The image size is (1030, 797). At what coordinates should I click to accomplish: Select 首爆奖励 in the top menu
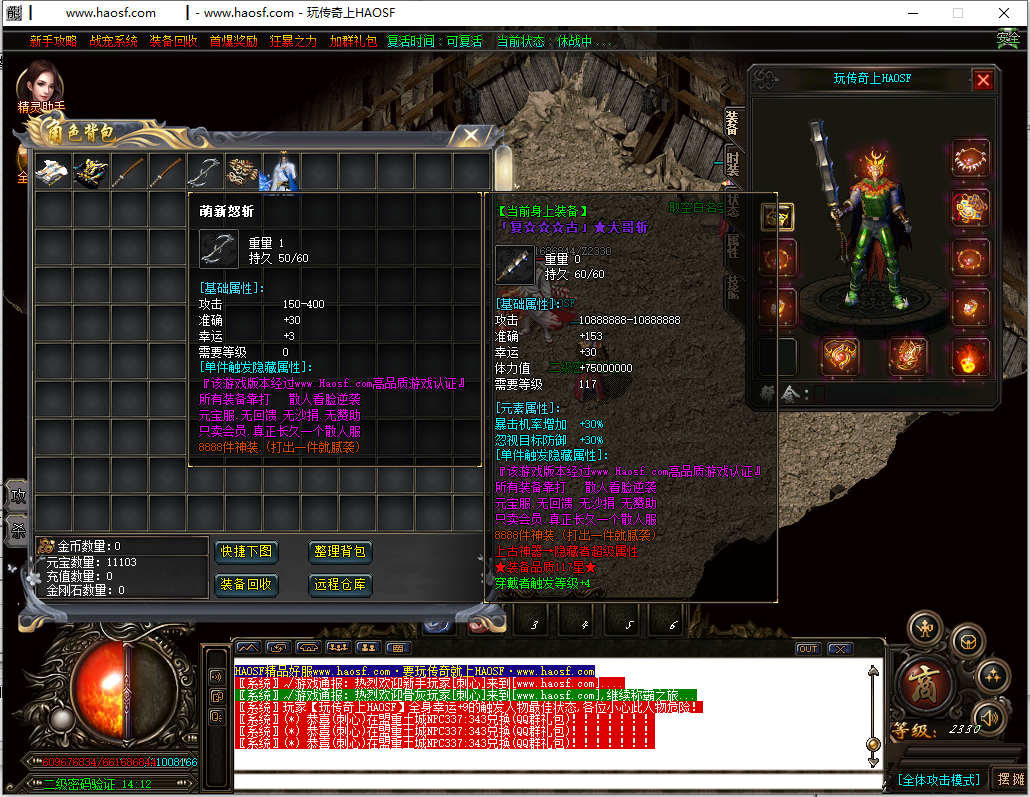[233, 41]
